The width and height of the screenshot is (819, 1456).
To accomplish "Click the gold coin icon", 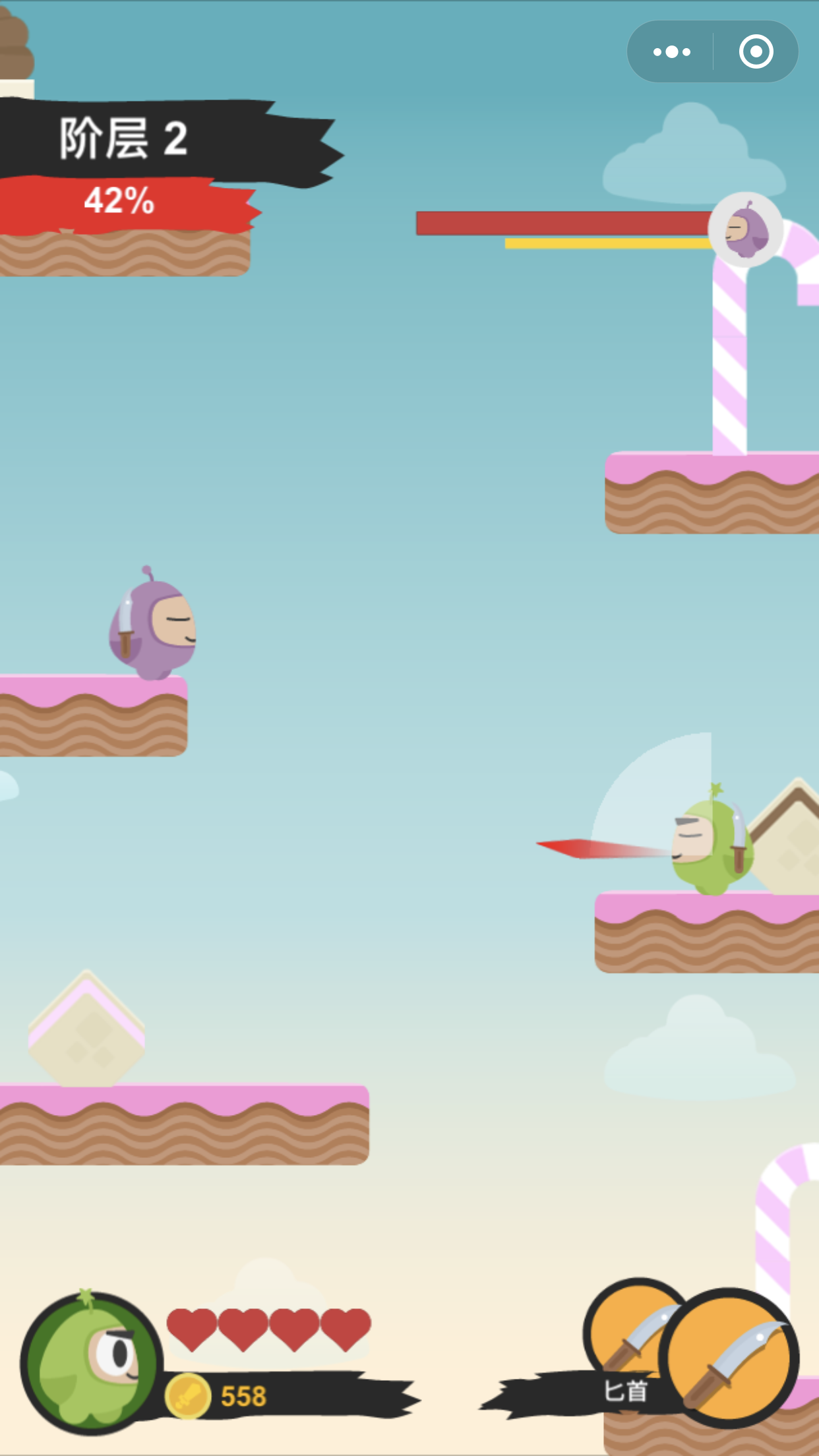I will 187,1396.
